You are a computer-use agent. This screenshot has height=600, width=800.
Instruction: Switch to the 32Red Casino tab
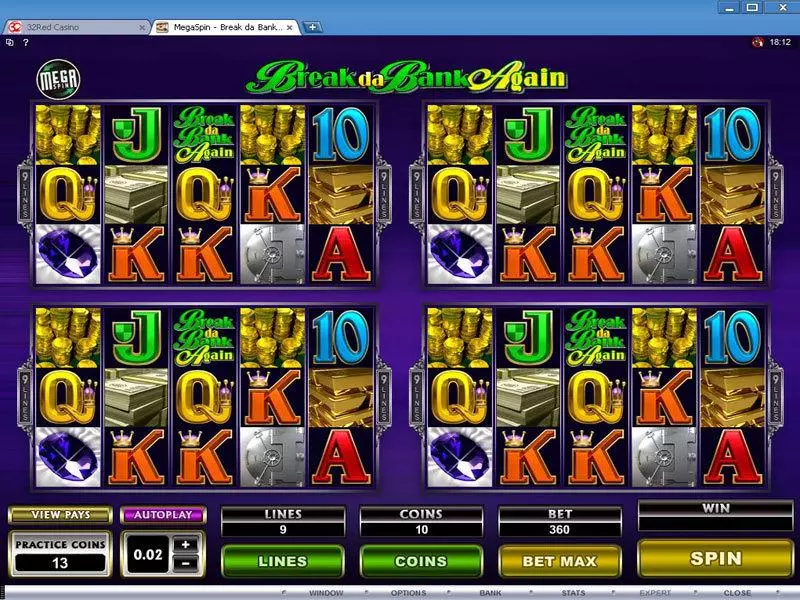coord(75,27)
